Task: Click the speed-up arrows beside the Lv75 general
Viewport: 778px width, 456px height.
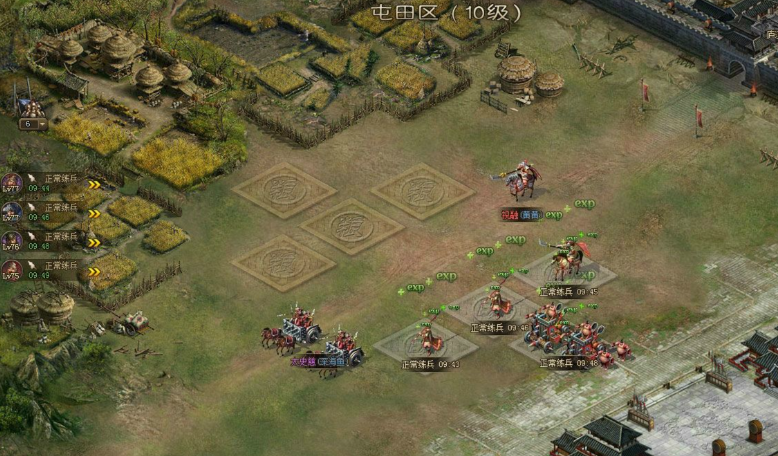Action: (94, 271)
